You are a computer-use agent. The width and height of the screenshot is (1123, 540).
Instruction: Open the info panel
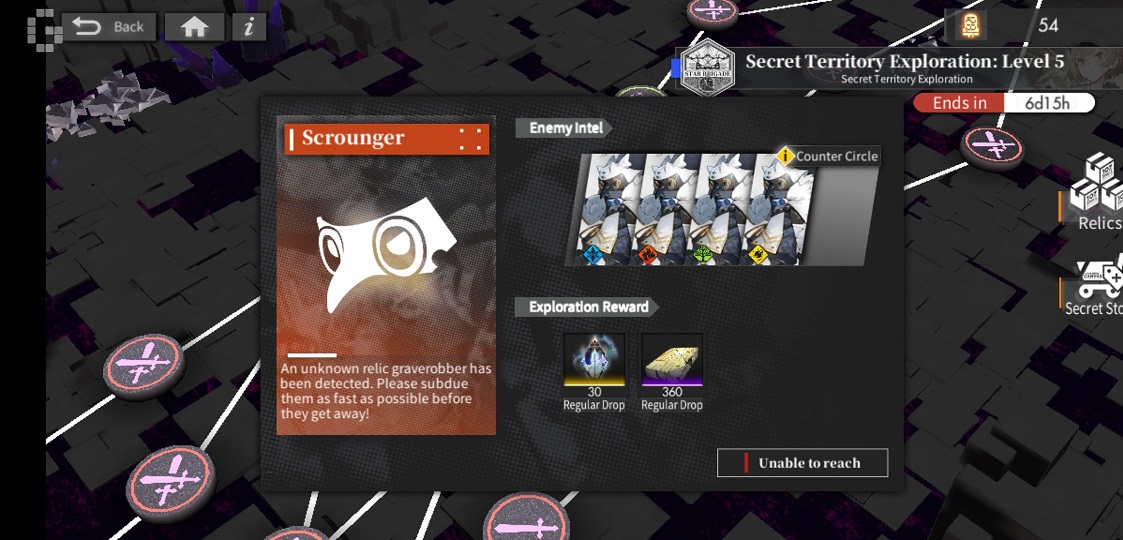click(x=249, y=27)
